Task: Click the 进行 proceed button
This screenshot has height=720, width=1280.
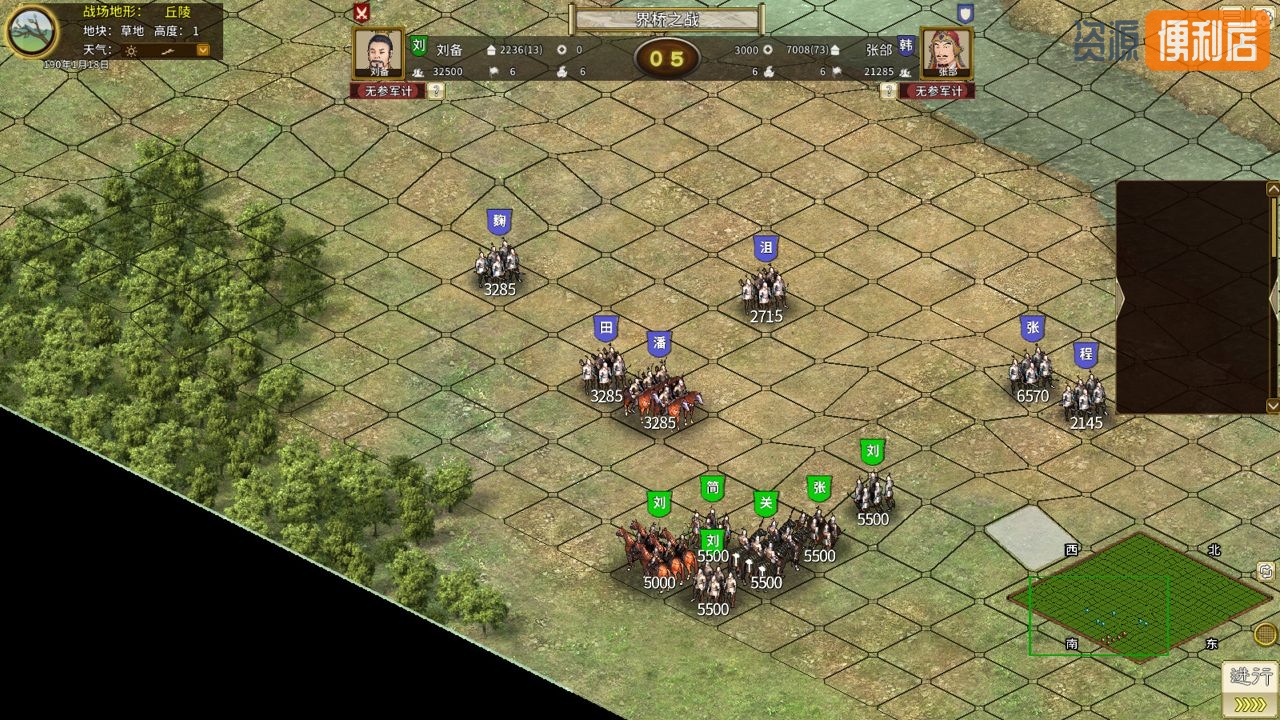Action: coord(1251,677)
